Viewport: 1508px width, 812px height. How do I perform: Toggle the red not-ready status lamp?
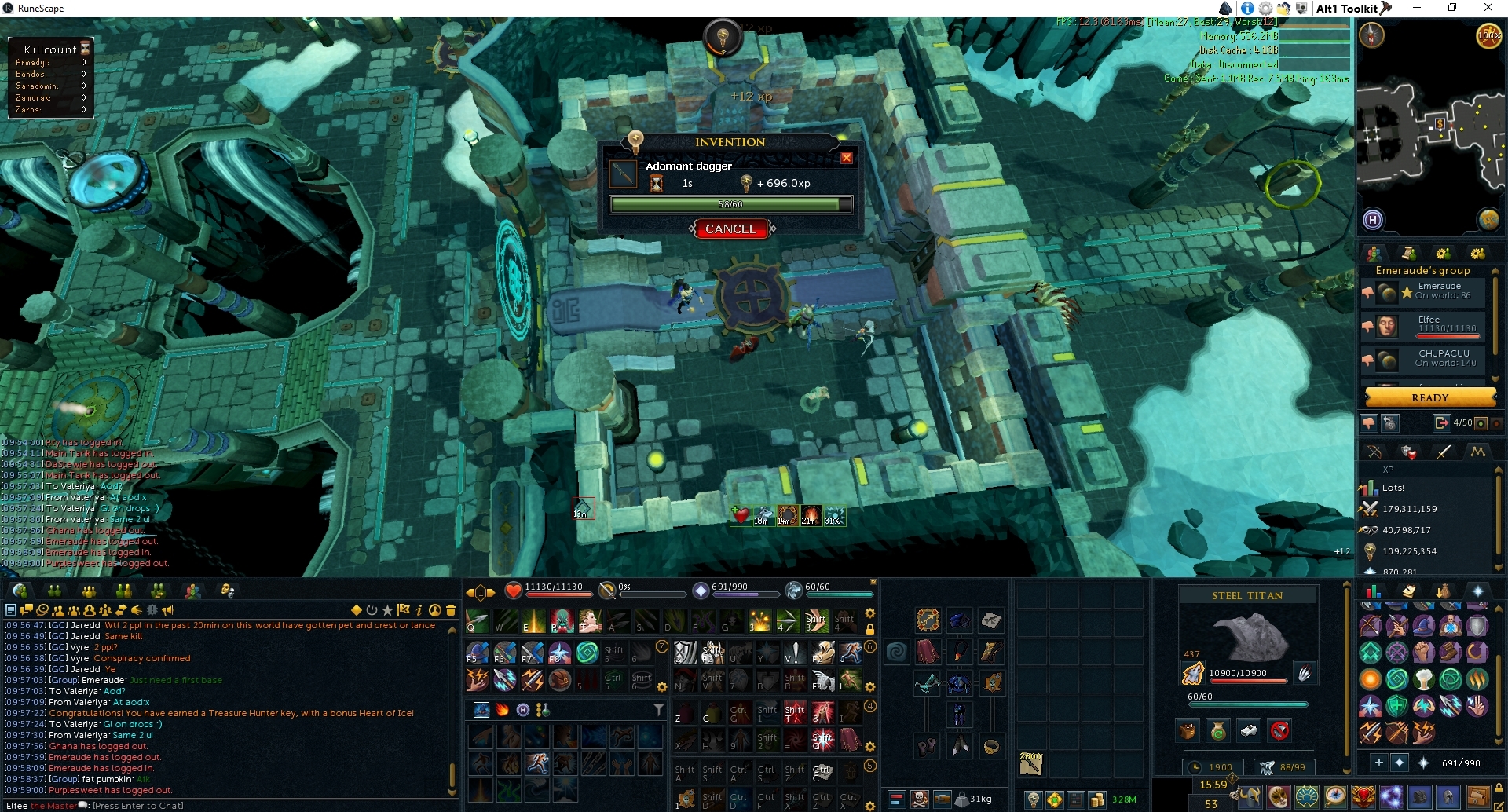pos(1496,422)
